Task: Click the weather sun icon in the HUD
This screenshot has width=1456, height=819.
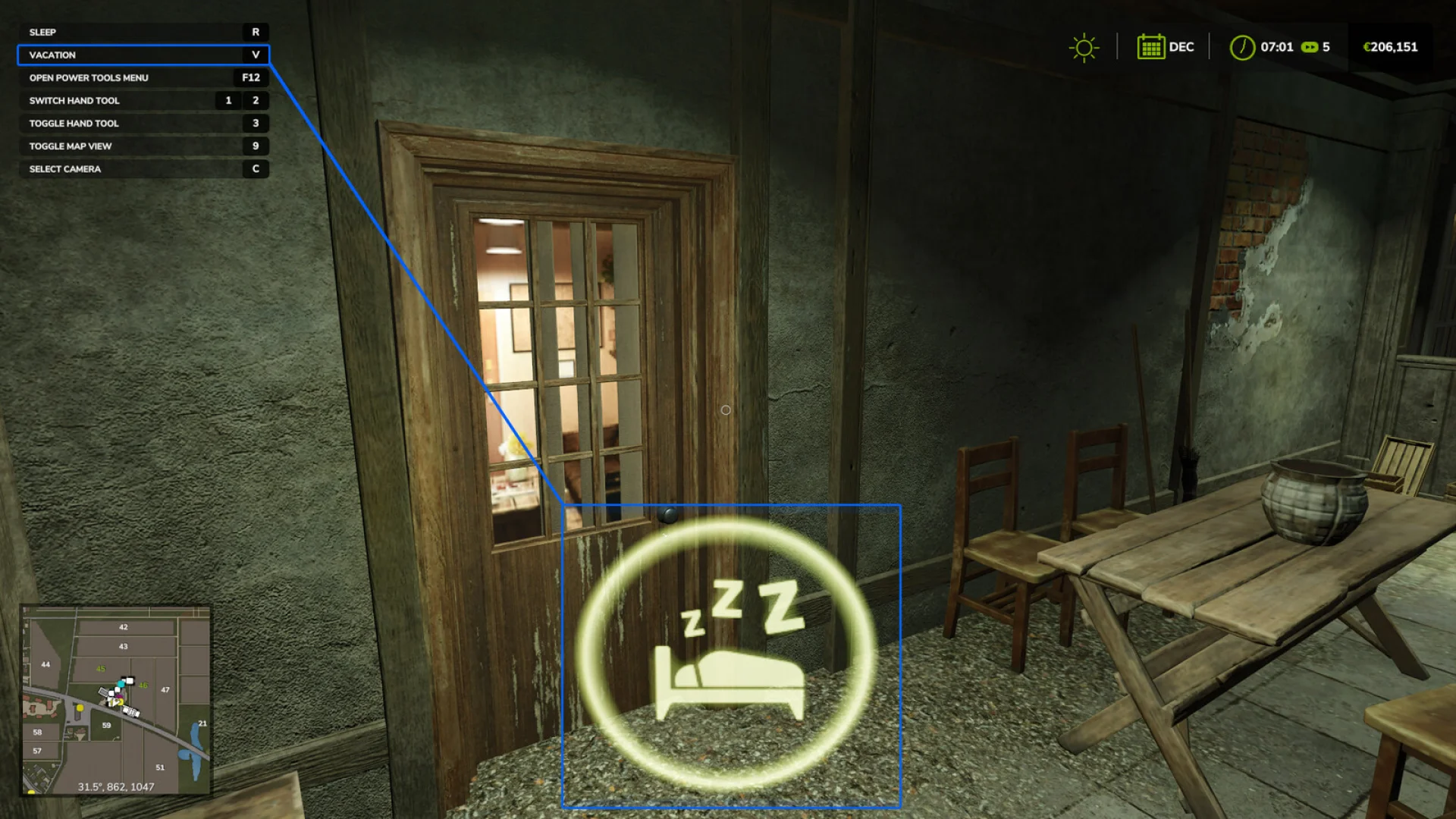Action: point(1083,47)
